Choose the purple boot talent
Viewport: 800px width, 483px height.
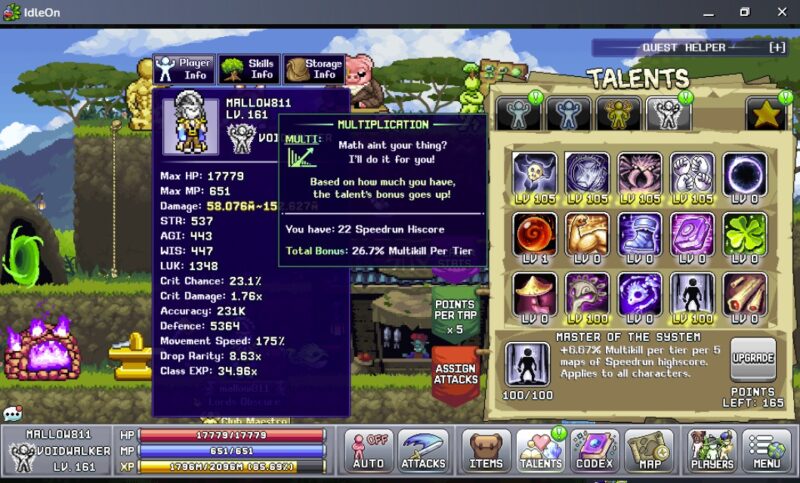click(639, 233)
